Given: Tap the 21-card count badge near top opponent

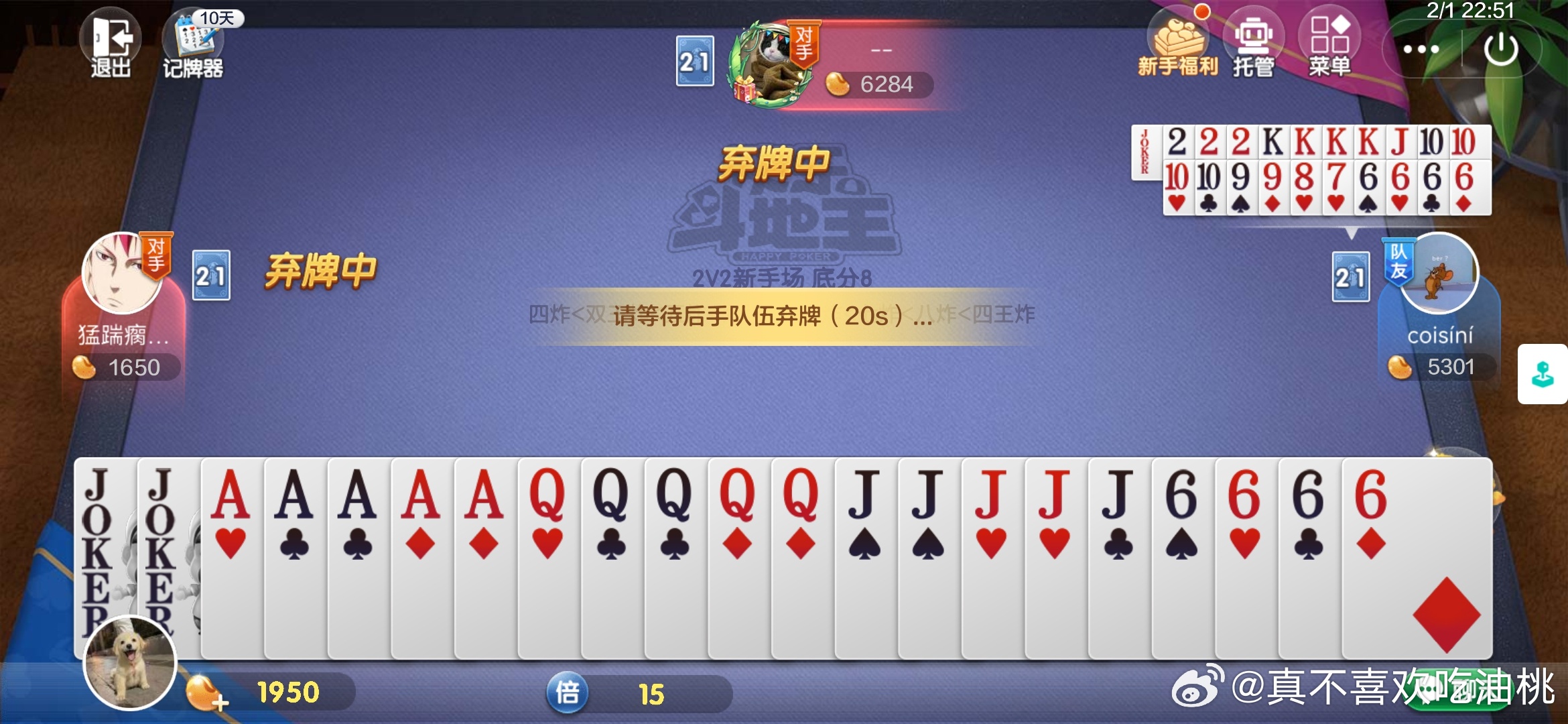Looking at the screenshot, I should (697, 62).
